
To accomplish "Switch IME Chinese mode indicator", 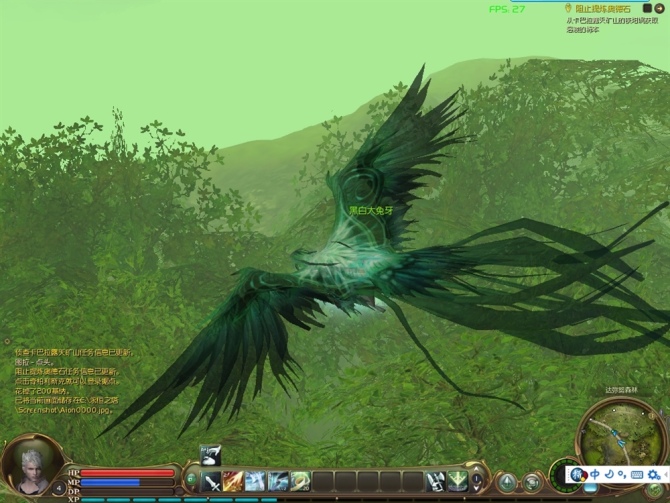I will (595, 474).
